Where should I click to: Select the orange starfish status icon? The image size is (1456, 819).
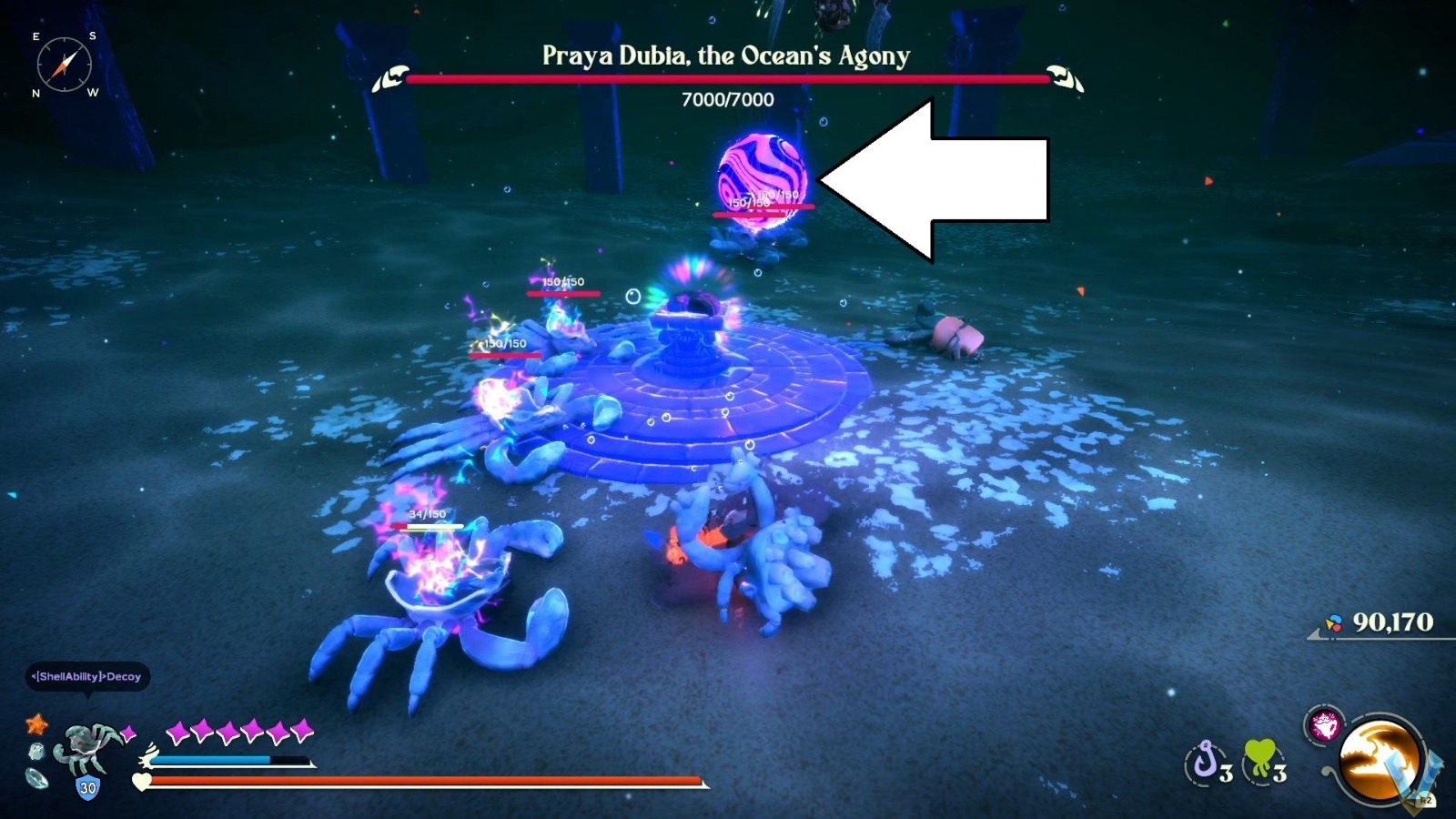pyautogui.click(x=36, y=726)
